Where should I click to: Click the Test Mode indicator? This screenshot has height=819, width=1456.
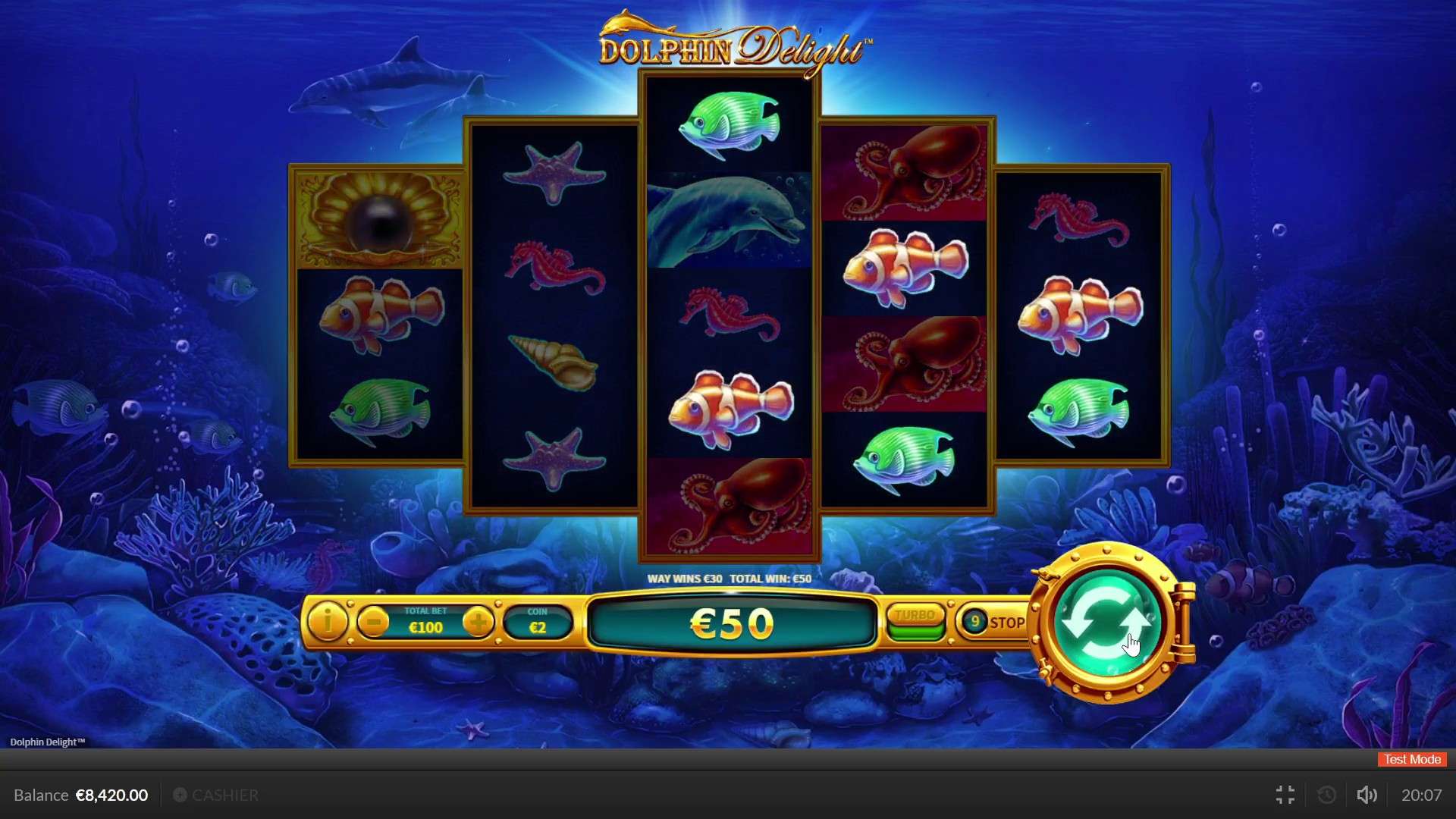pyautogui.click(x=1410, y=759)
